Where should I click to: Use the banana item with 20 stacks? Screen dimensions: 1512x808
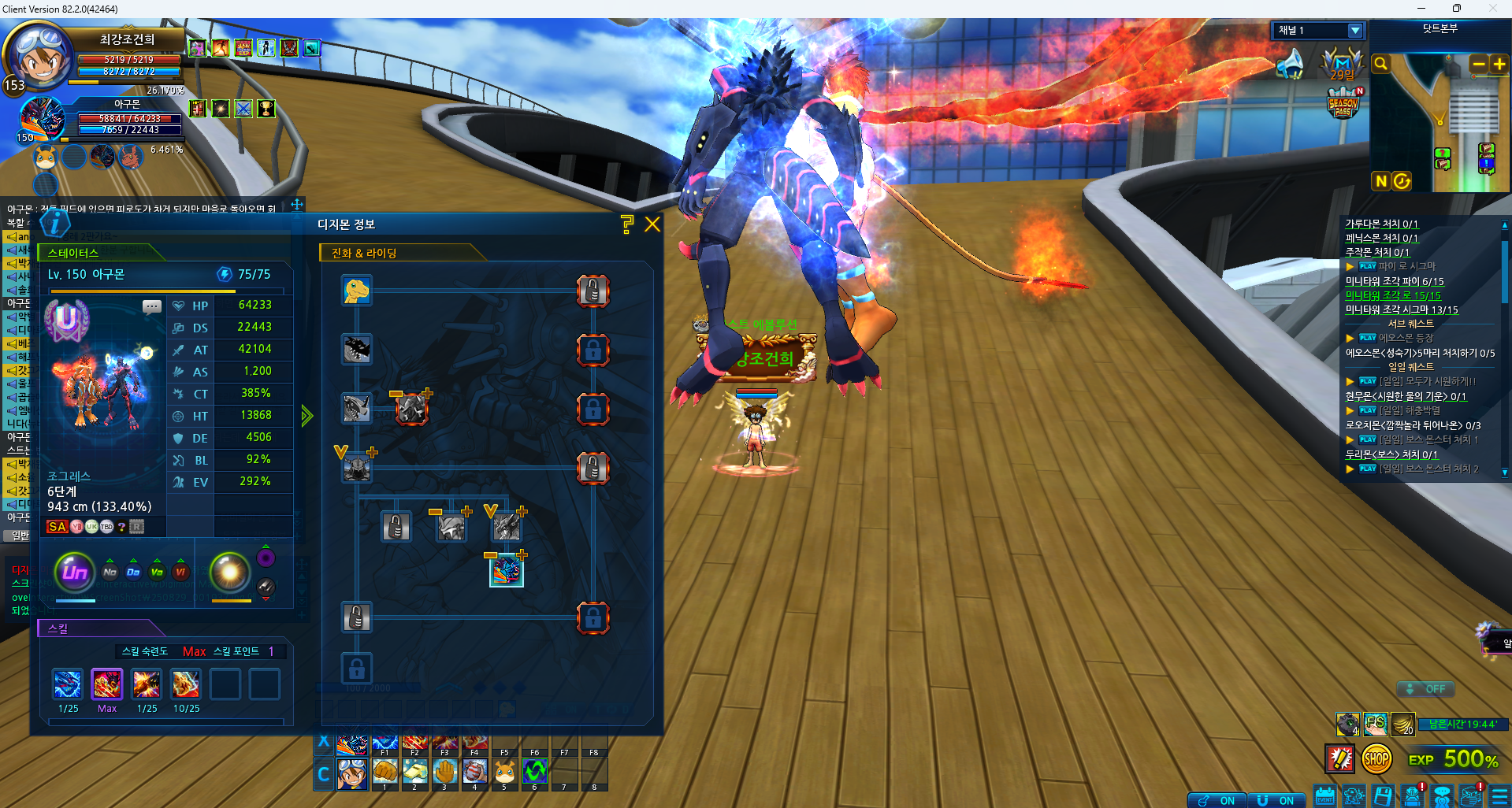pyautogui.click(x=1402, y=723)
